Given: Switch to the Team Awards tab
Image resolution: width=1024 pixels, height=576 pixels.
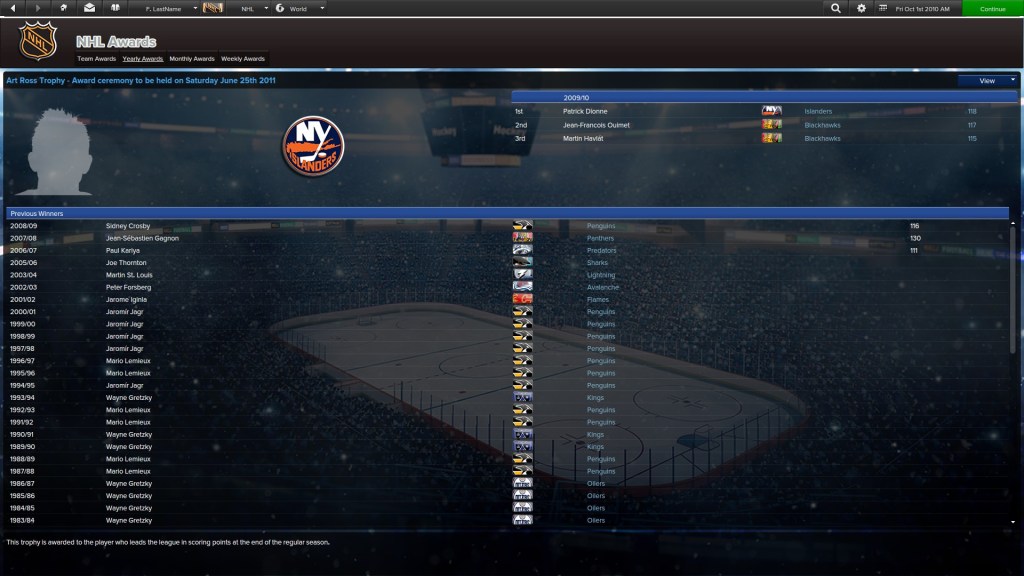Looking at the screenshot, I should pyautogui.click(x=96, y=59).
